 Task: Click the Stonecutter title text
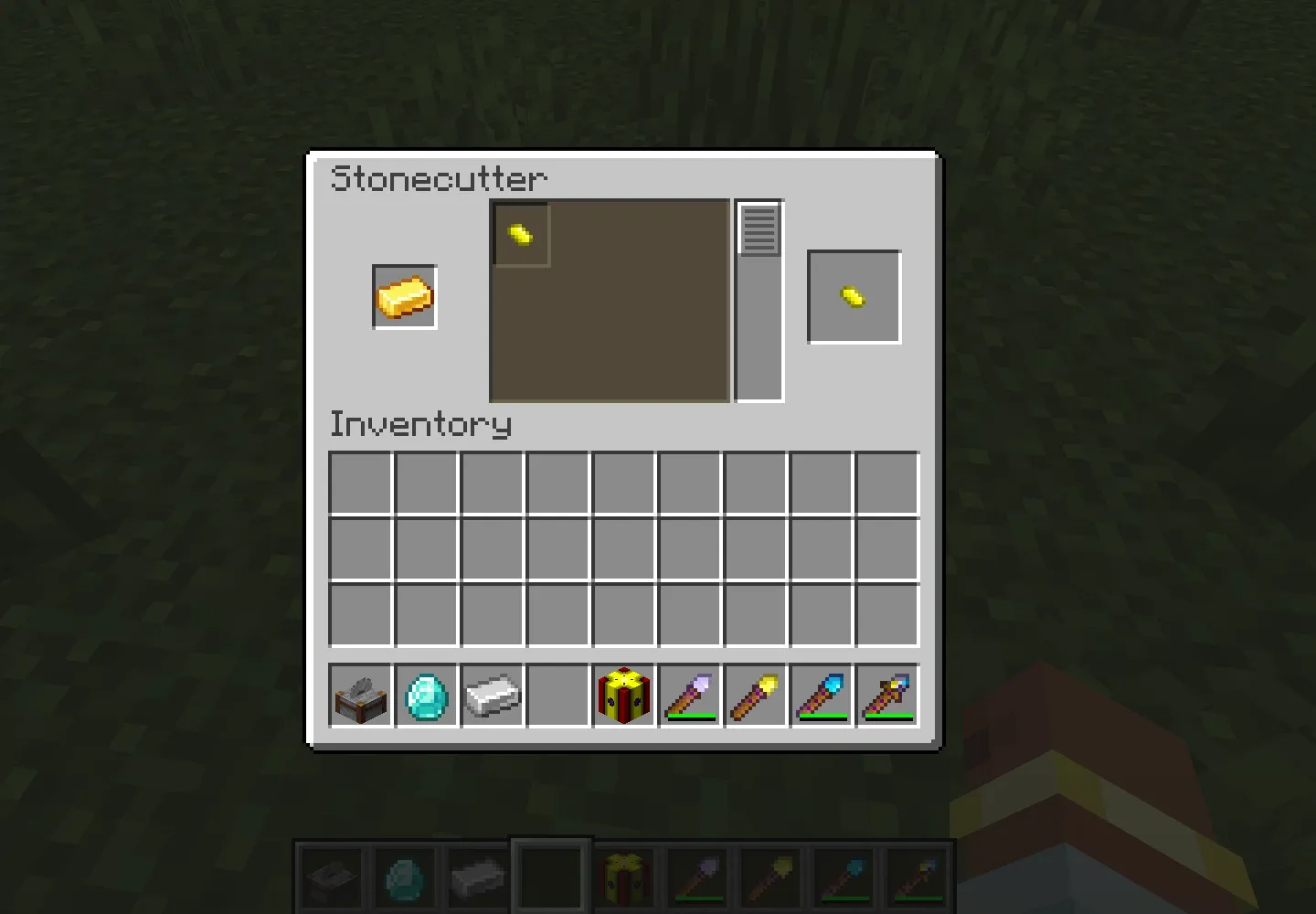click(x=437, y=179)
